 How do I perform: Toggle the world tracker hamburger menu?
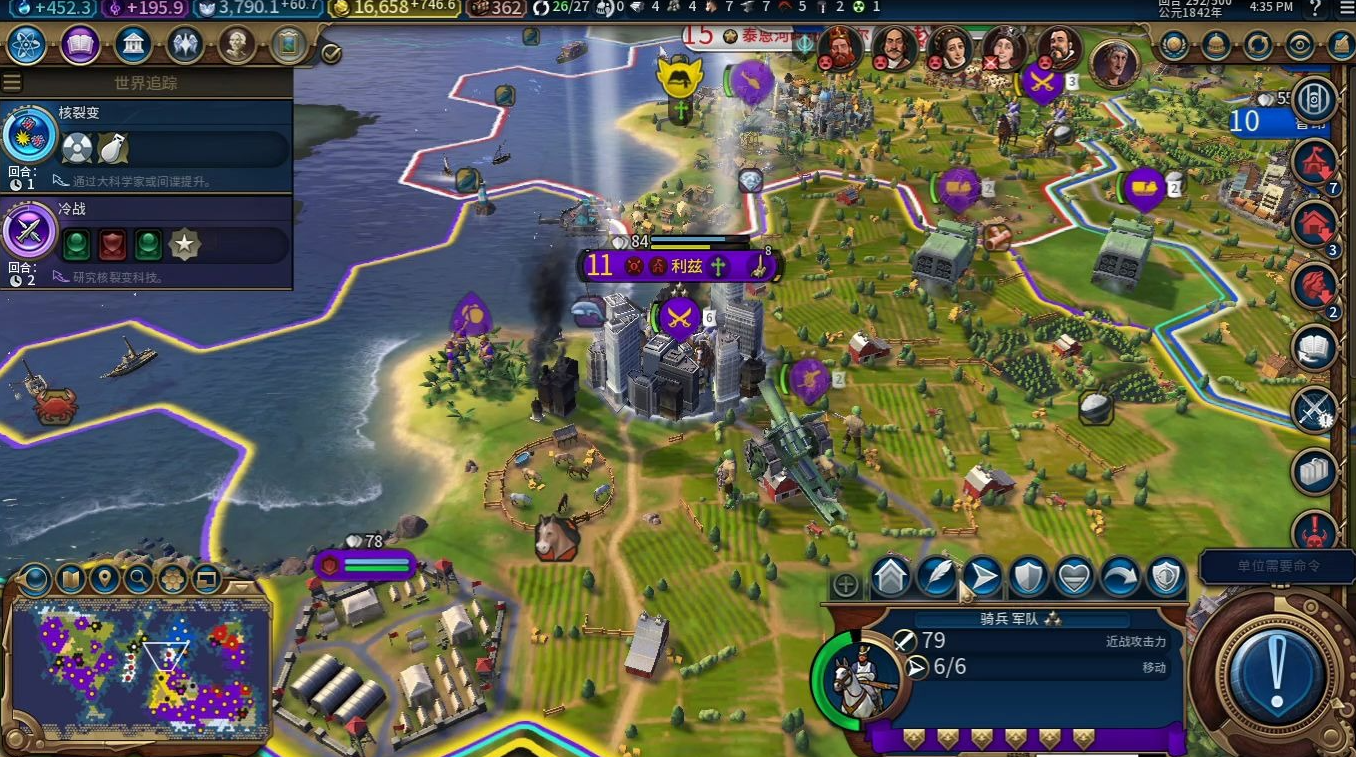[12, 82]
